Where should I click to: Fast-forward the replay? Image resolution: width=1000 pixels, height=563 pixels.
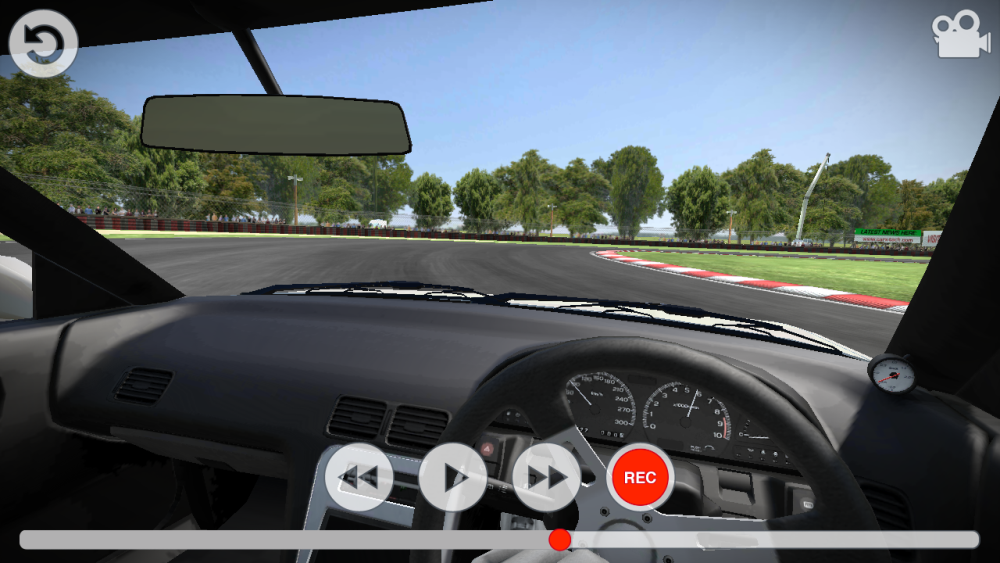click(x=546, y=477)
